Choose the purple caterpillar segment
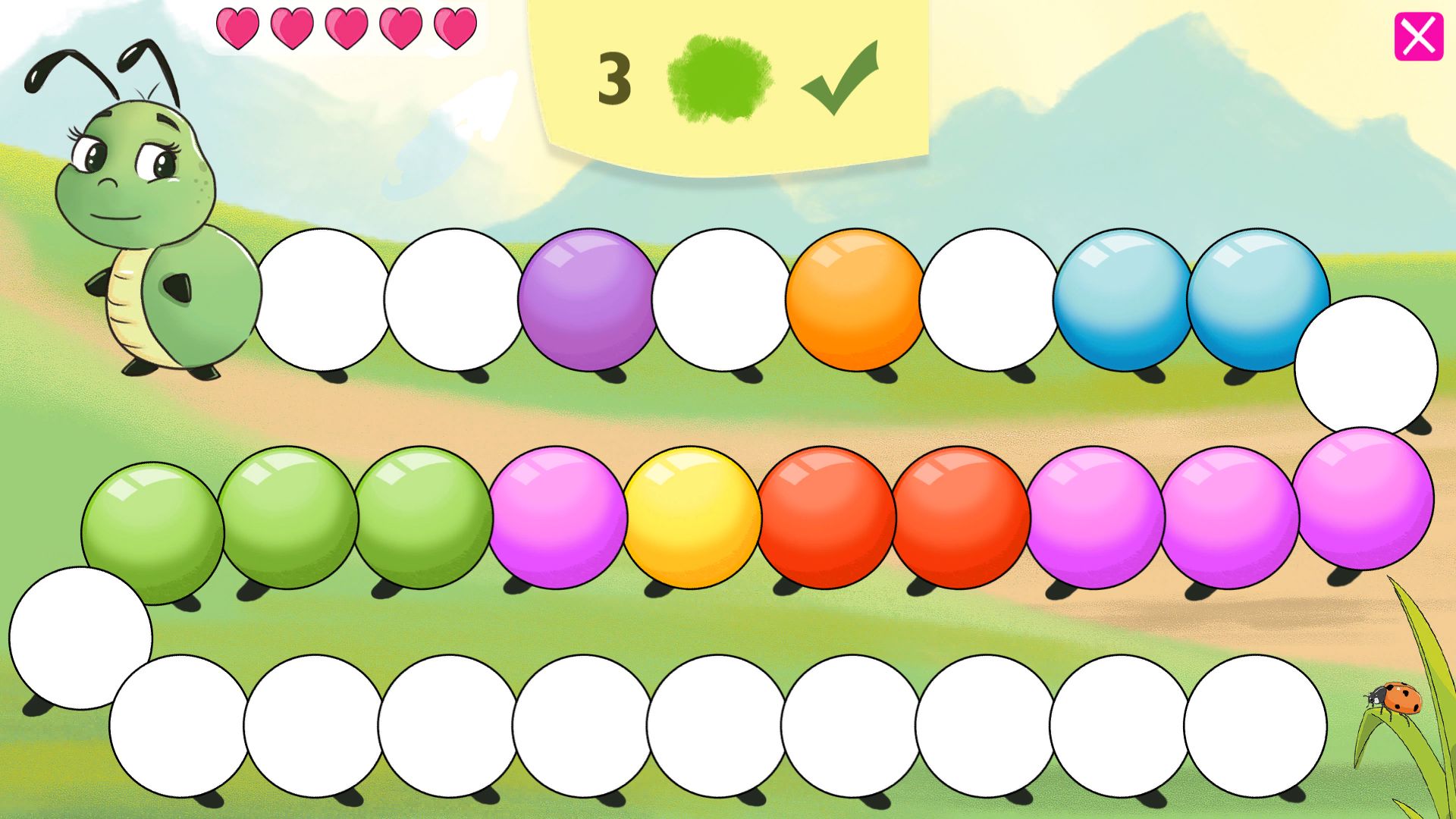 tap(587, 300)
